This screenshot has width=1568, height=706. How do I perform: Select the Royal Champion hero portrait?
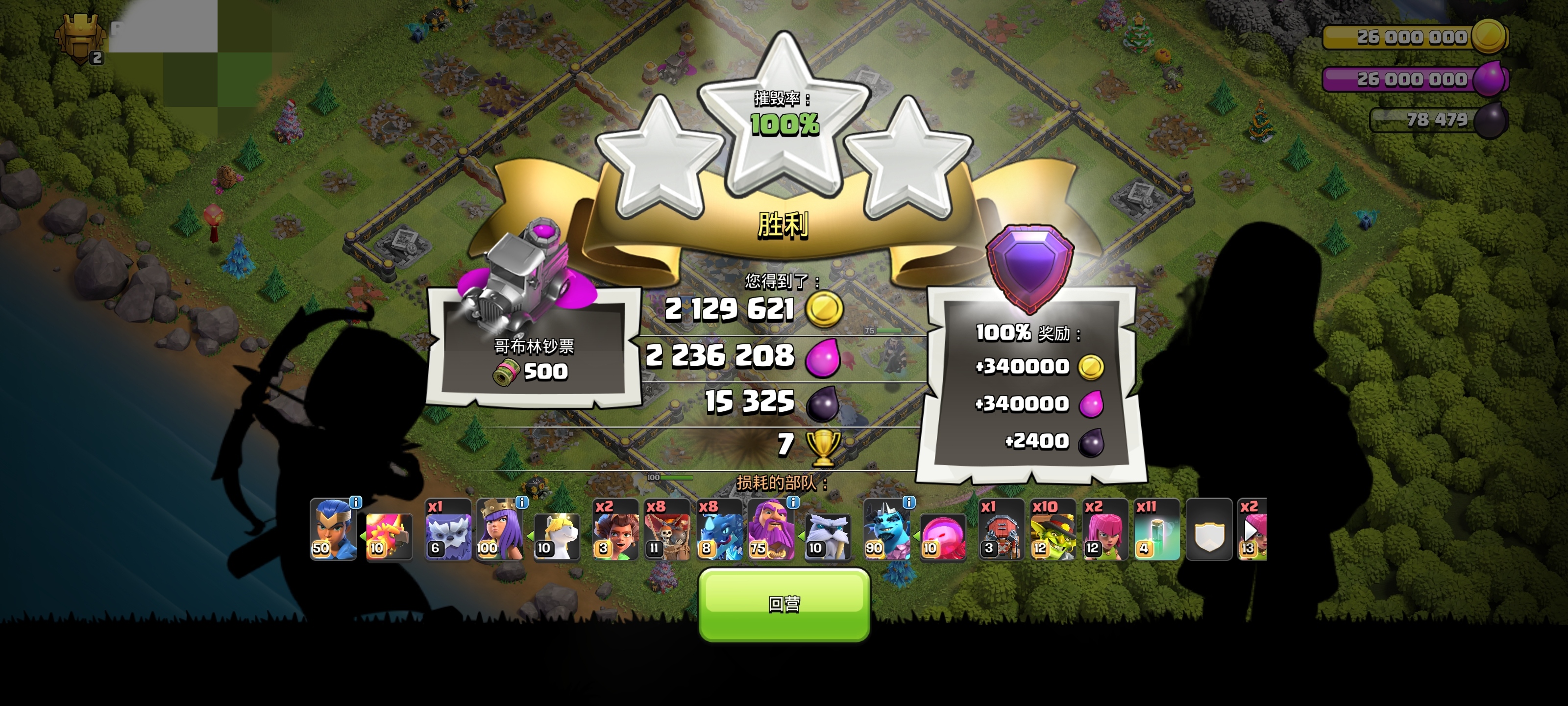pos(332,530)
